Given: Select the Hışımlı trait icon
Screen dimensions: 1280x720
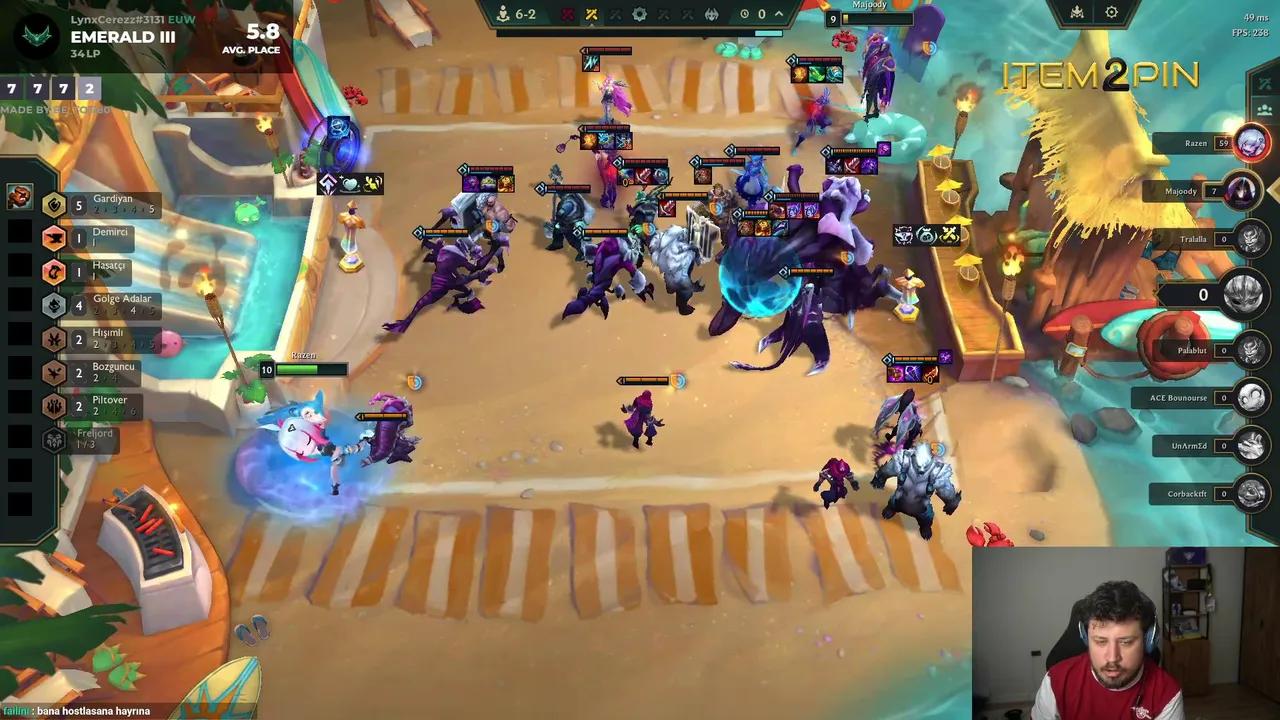Looking at the screenshot, I should [x=55, y=339].
